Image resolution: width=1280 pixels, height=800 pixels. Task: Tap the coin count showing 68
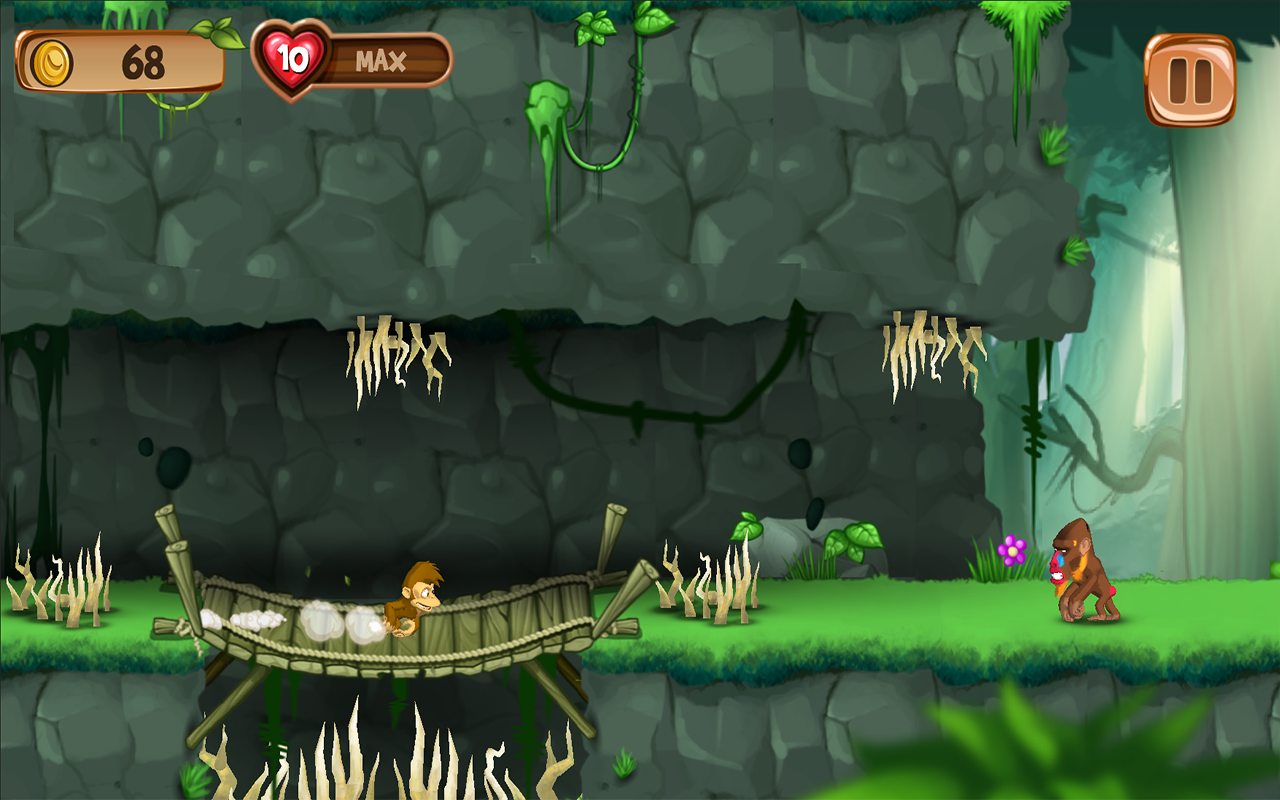[142, 60]
